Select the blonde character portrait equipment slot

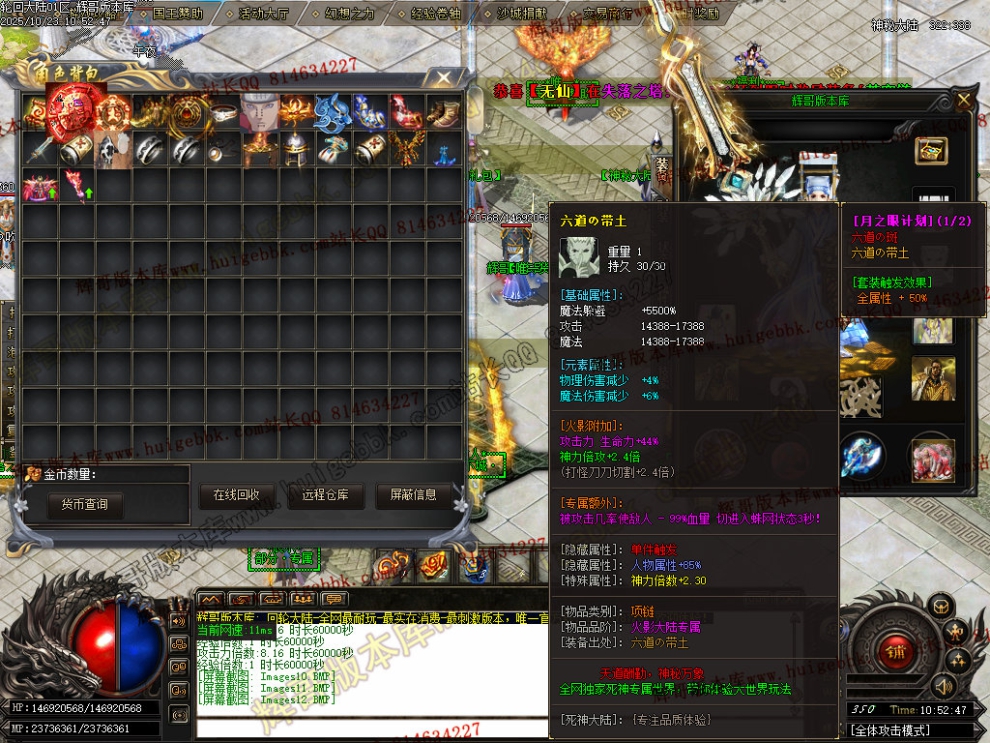932,378
